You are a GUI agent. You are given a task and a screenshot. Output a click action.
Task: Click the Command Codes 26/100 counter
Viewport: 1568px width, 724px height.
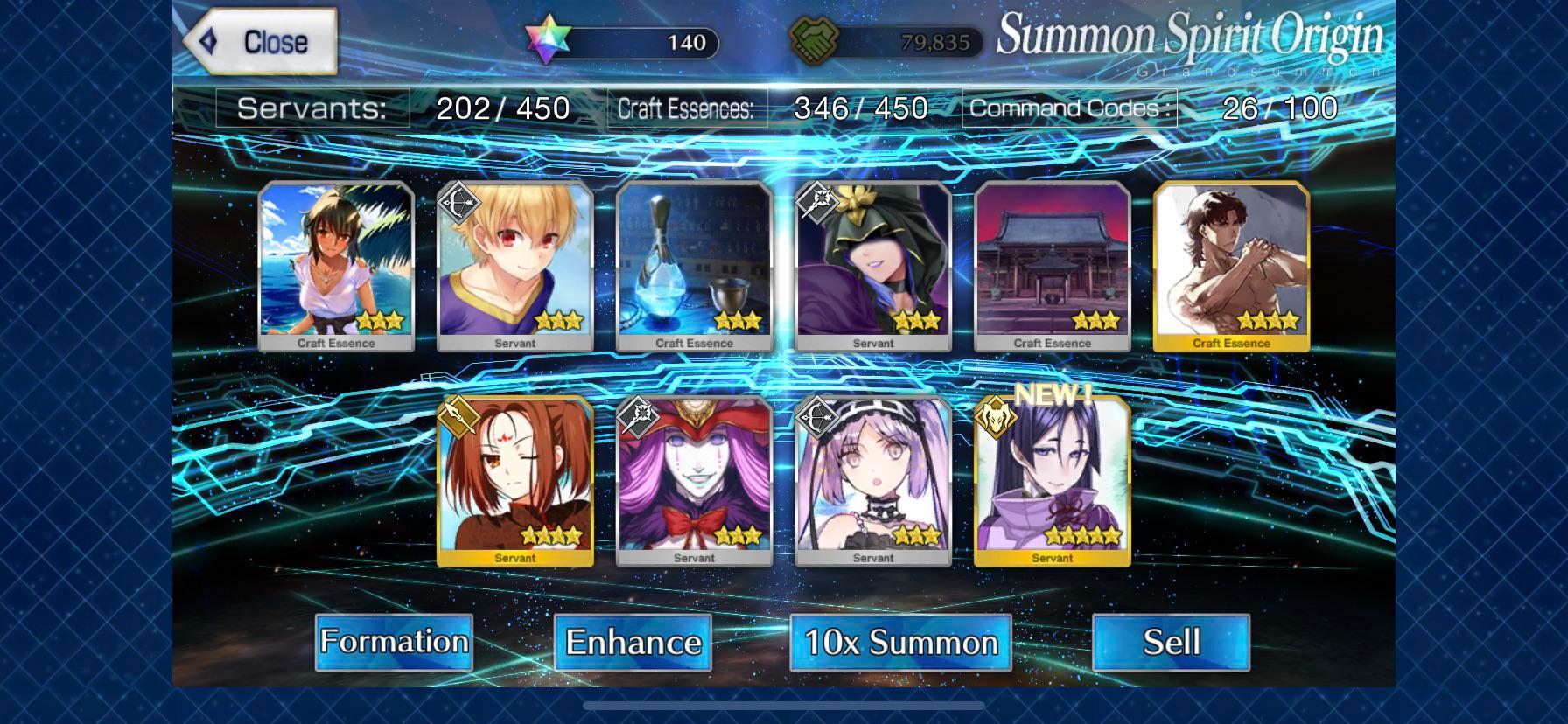1155,107
